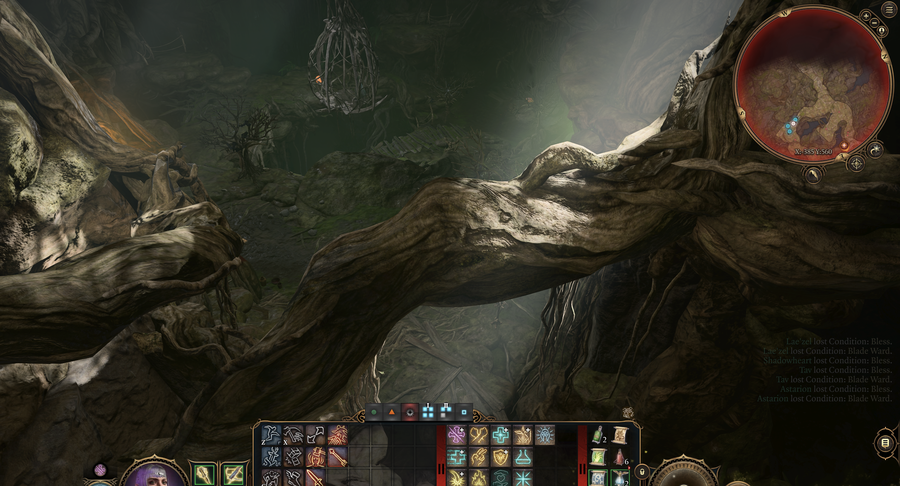Cast the teal cross healing spell

pyautogui.click(x=501, y=435)
